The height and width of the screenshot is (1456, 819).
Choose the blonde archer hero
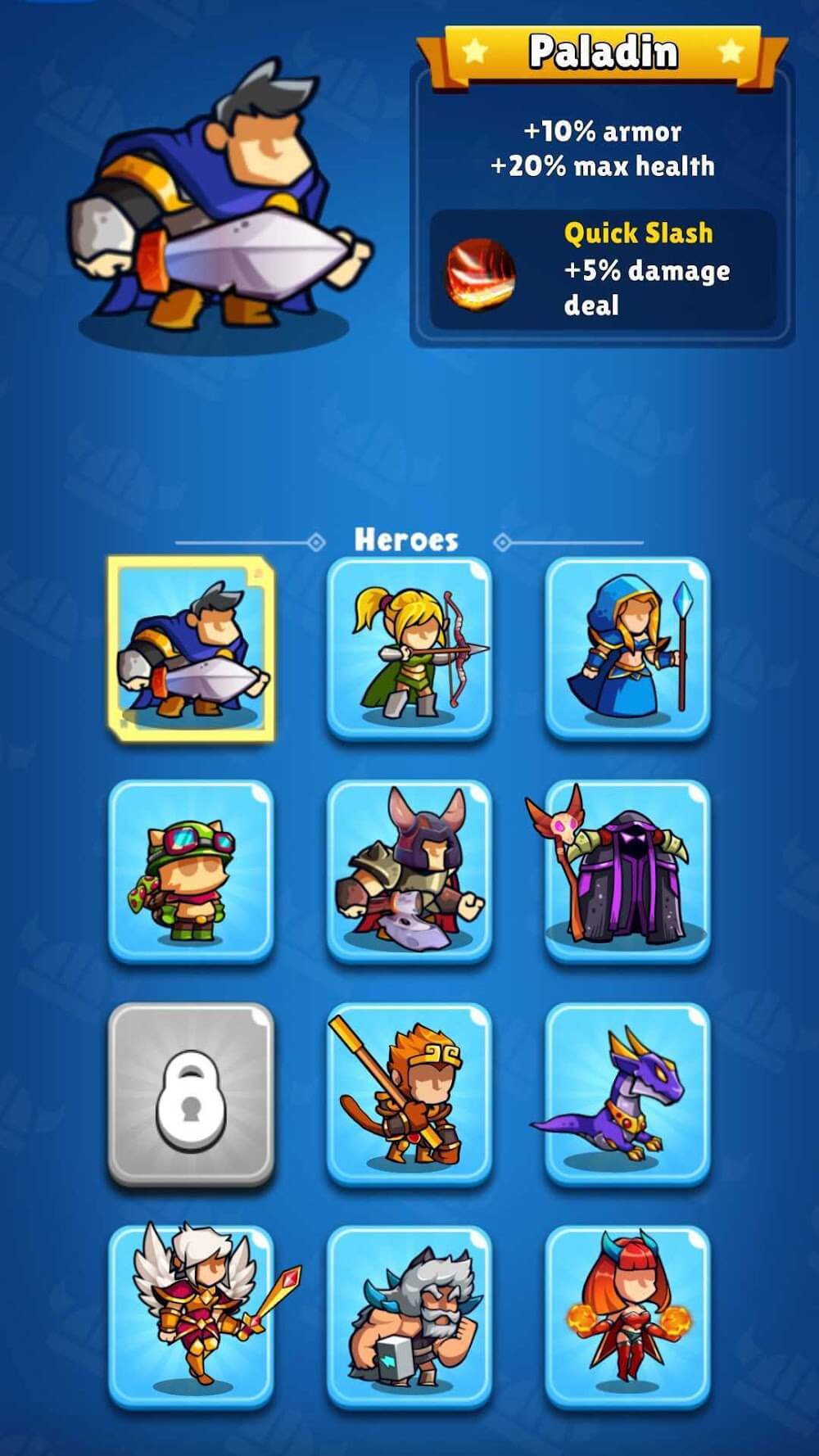409,648
